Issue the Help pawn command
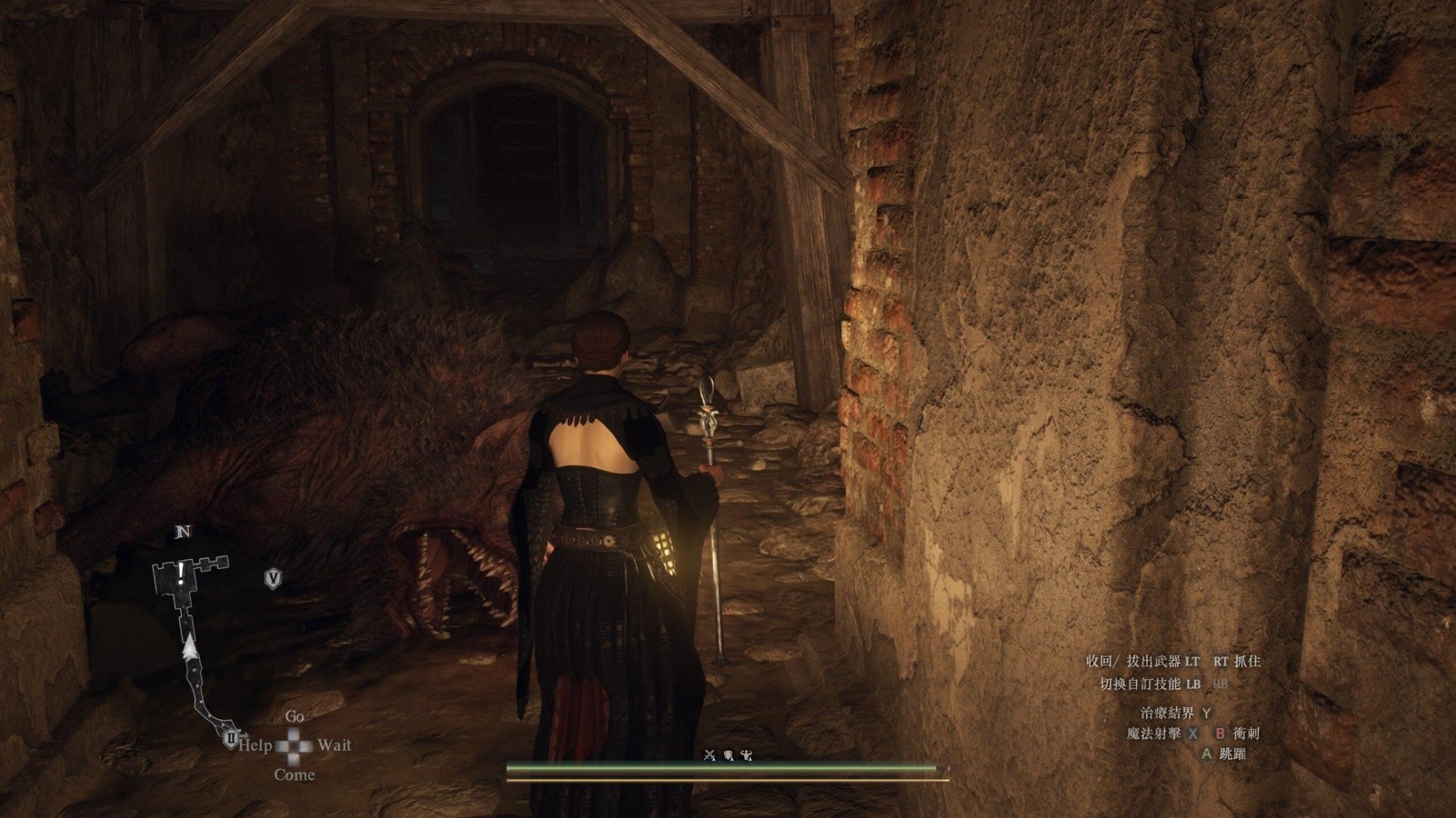This screenshot has height=818, width=1456. point(256,746)
